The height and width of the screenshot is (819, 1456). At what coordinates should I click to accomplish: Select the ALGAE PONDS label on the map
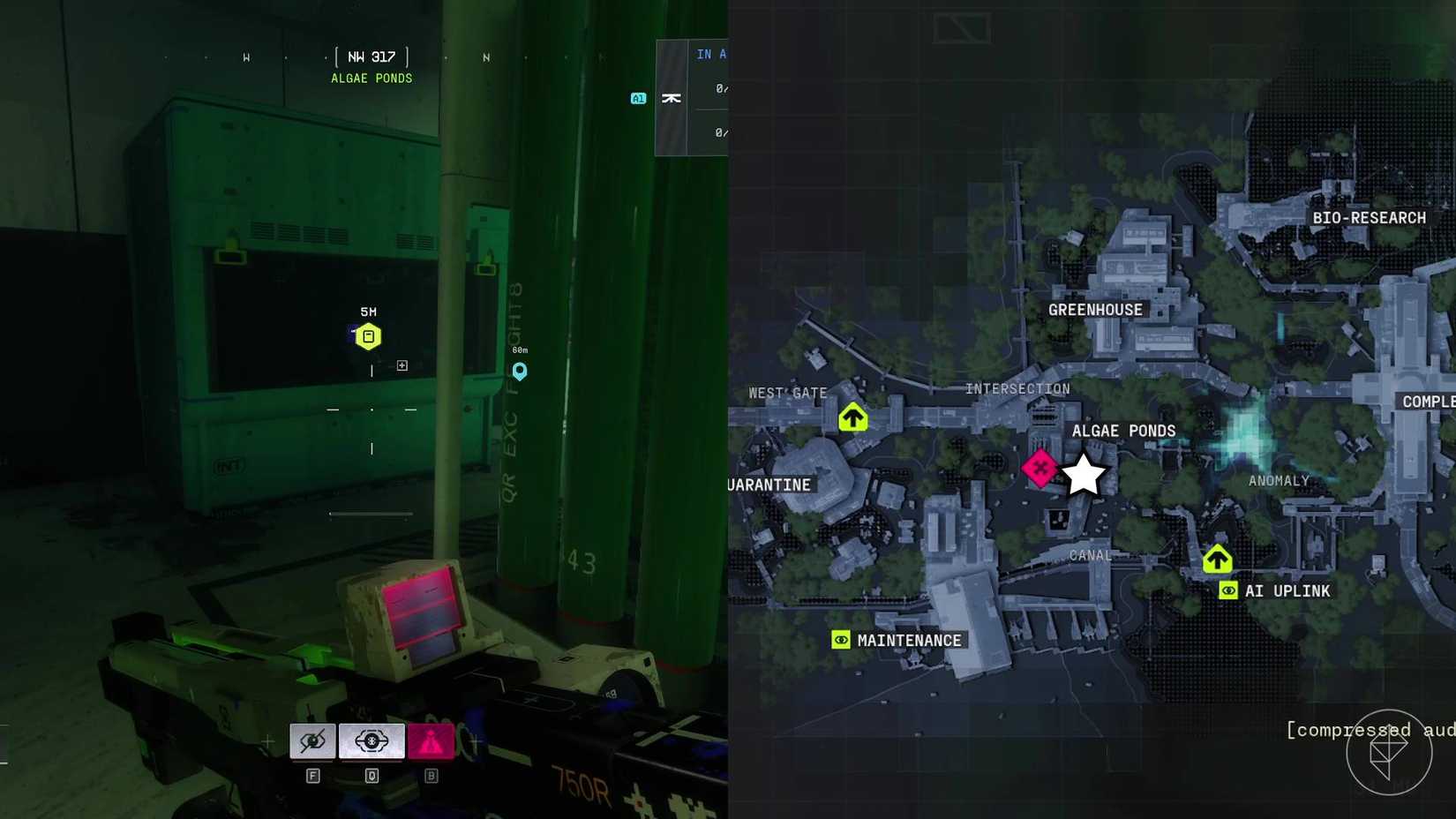(x=1123, y=431)
